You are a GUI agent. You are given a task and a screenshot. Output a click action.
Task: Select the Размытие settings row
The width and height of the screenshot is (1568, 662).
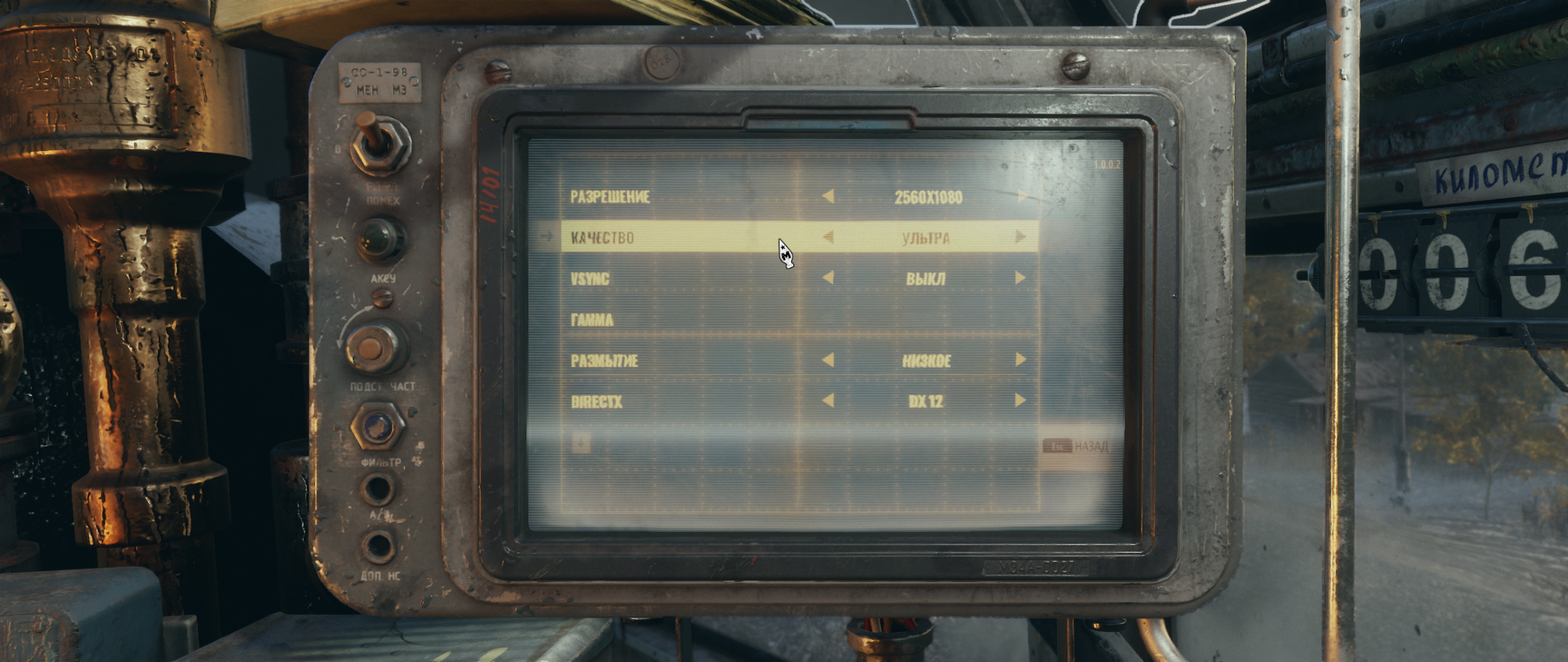pyautogui.click(x=604, y=361)
